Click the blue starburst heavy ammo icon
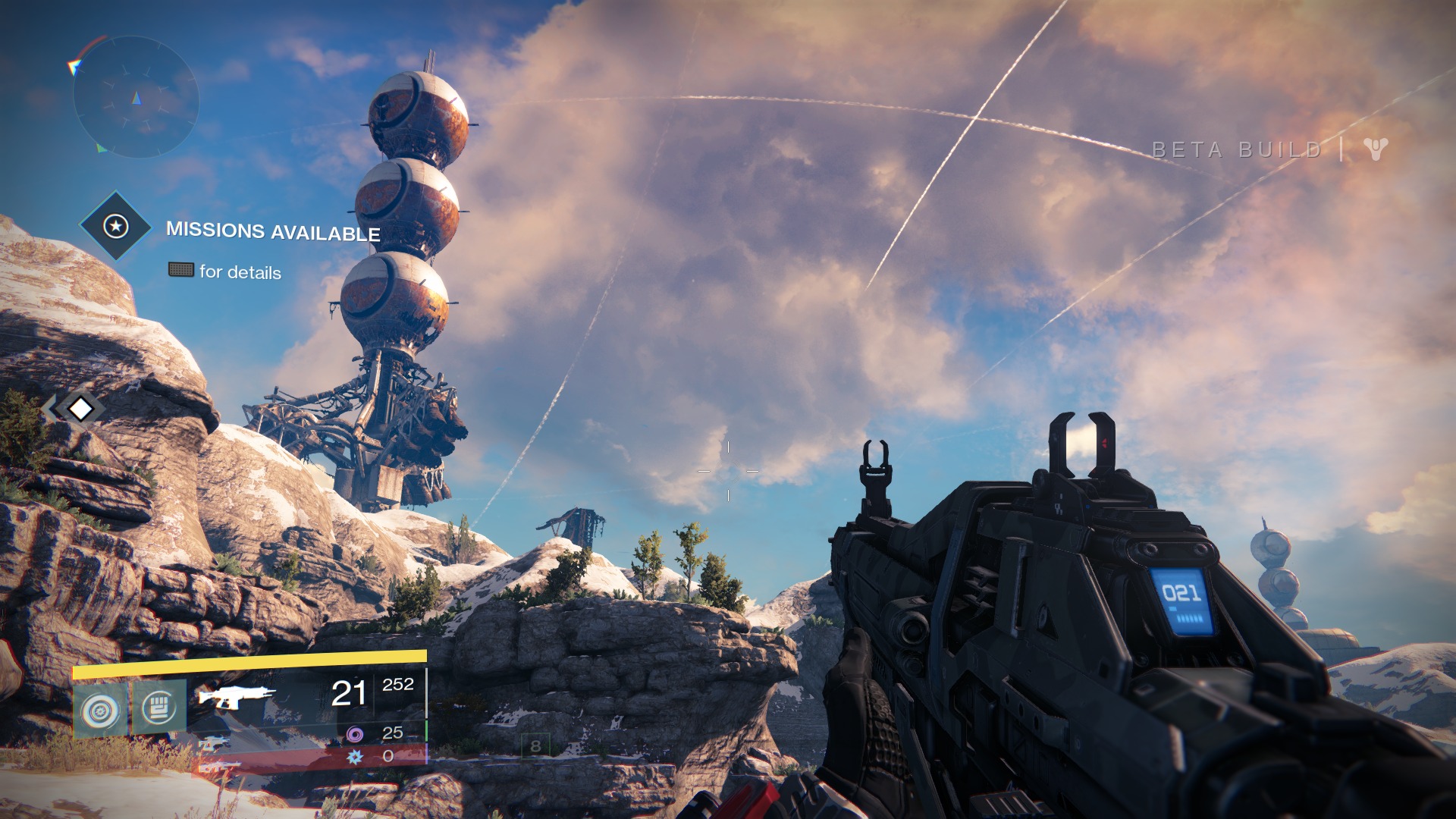This screenshot has height=819, width=1456. point(353,756)
